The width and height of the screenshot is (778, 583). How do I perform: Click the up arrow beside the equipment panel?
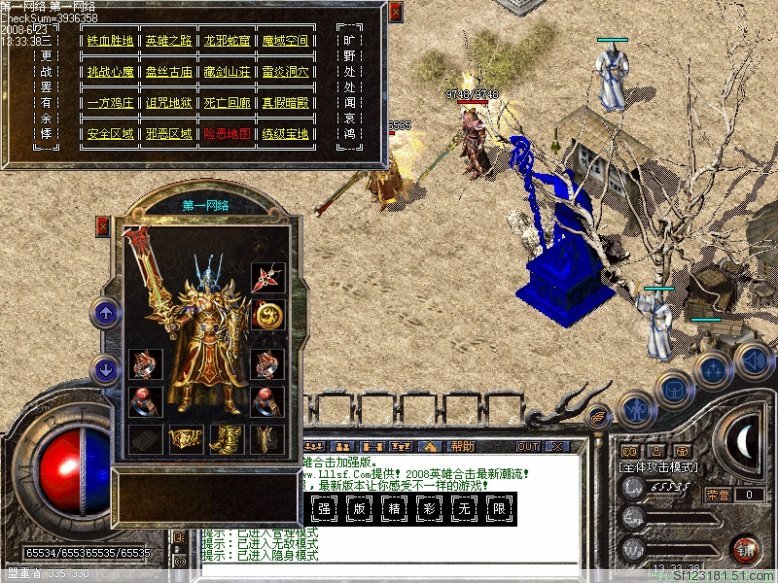(105, 313)
